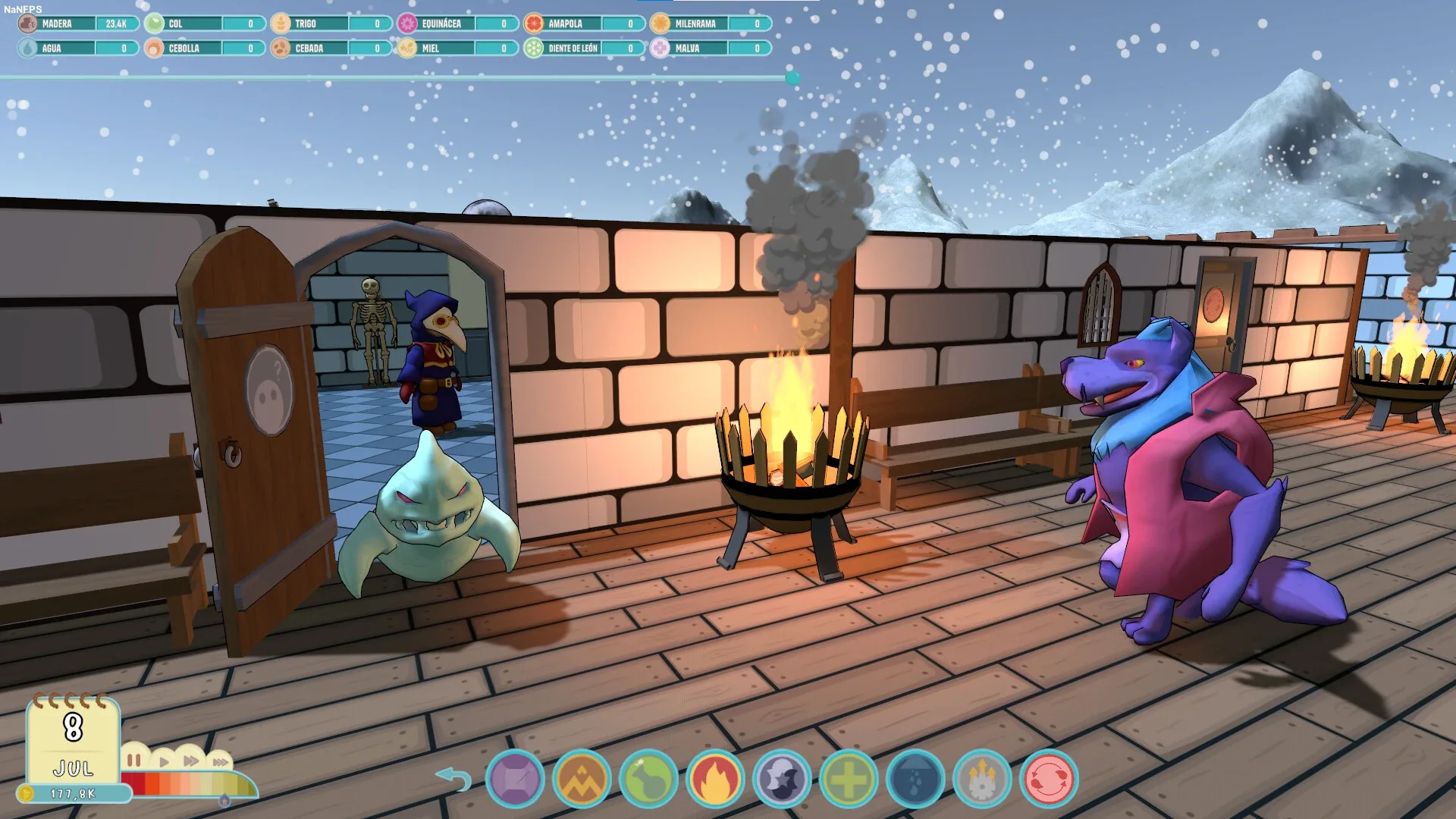Select the moon and star icon
The height and width of the screenshot is (819, 1456).
782,779
